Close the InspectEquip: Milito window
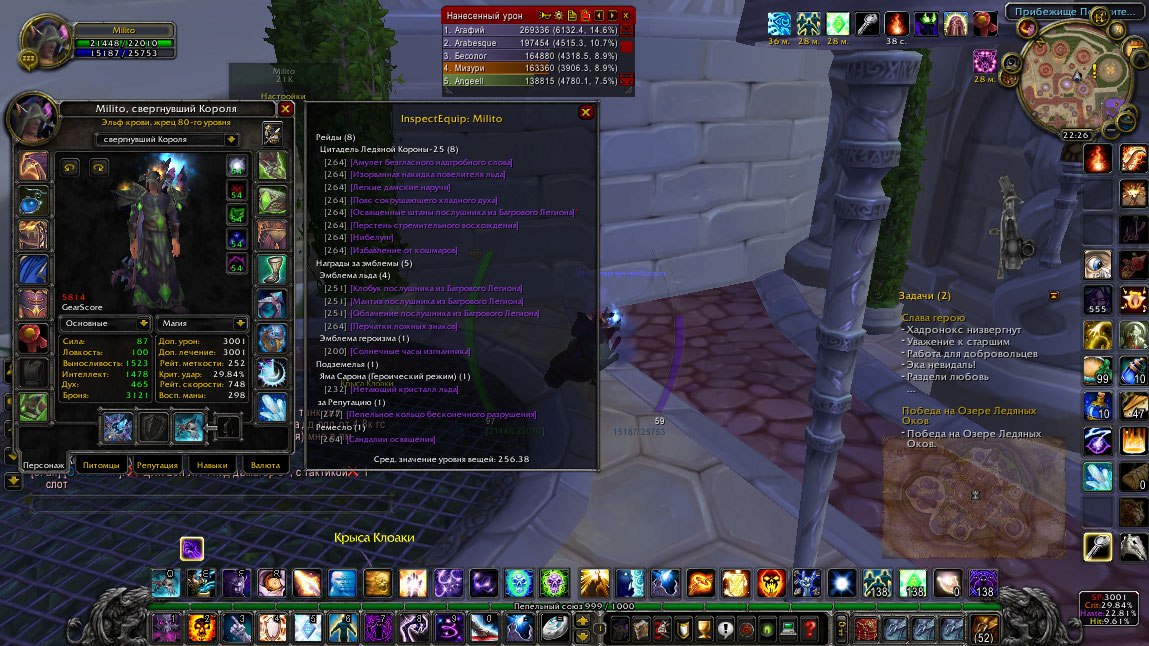This screenshot has width=1149, height=646. [586, 113]
